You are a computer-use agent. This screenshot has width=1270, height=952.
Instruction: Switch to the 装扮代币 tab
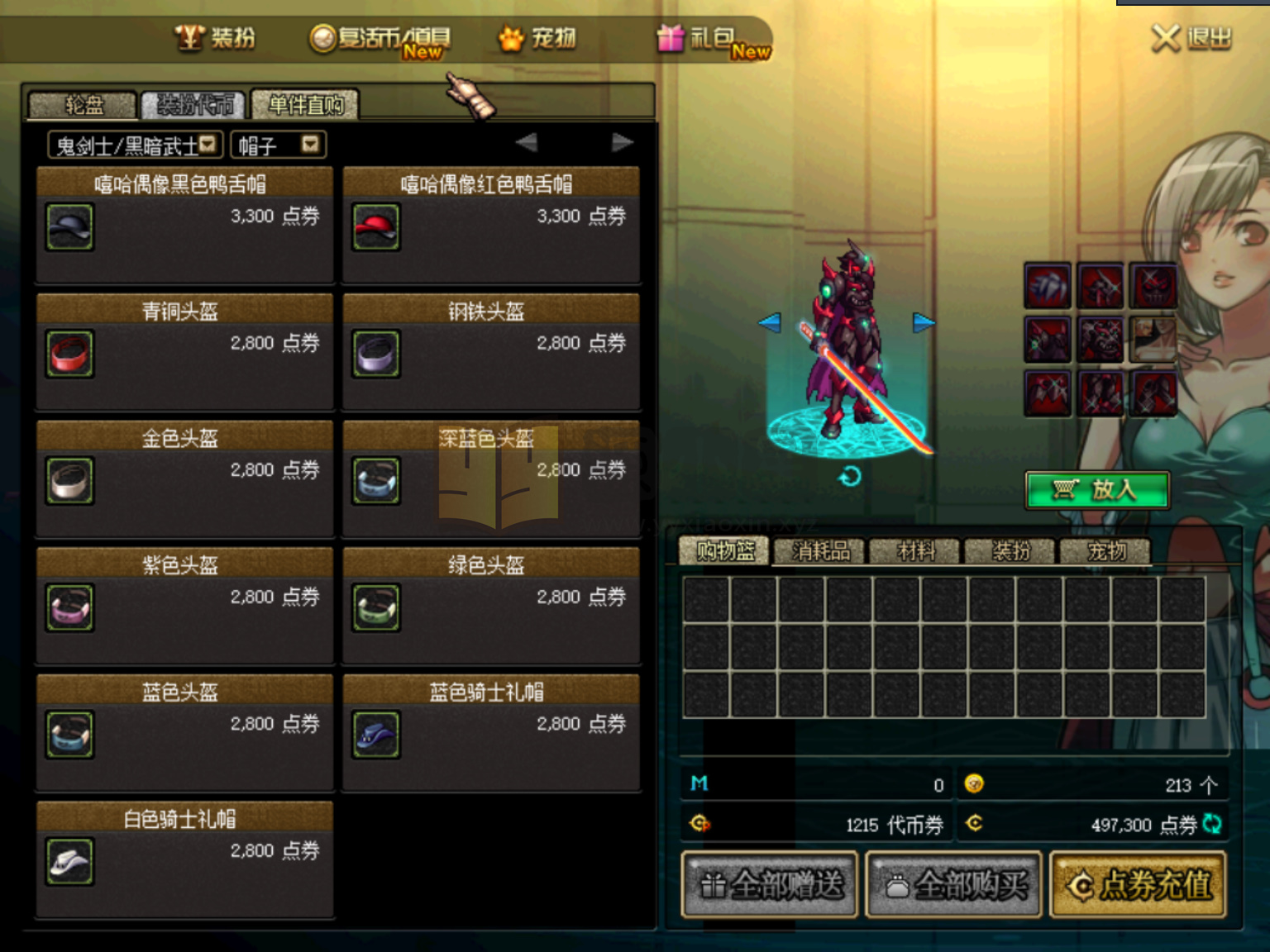click(x=194, y=105)
